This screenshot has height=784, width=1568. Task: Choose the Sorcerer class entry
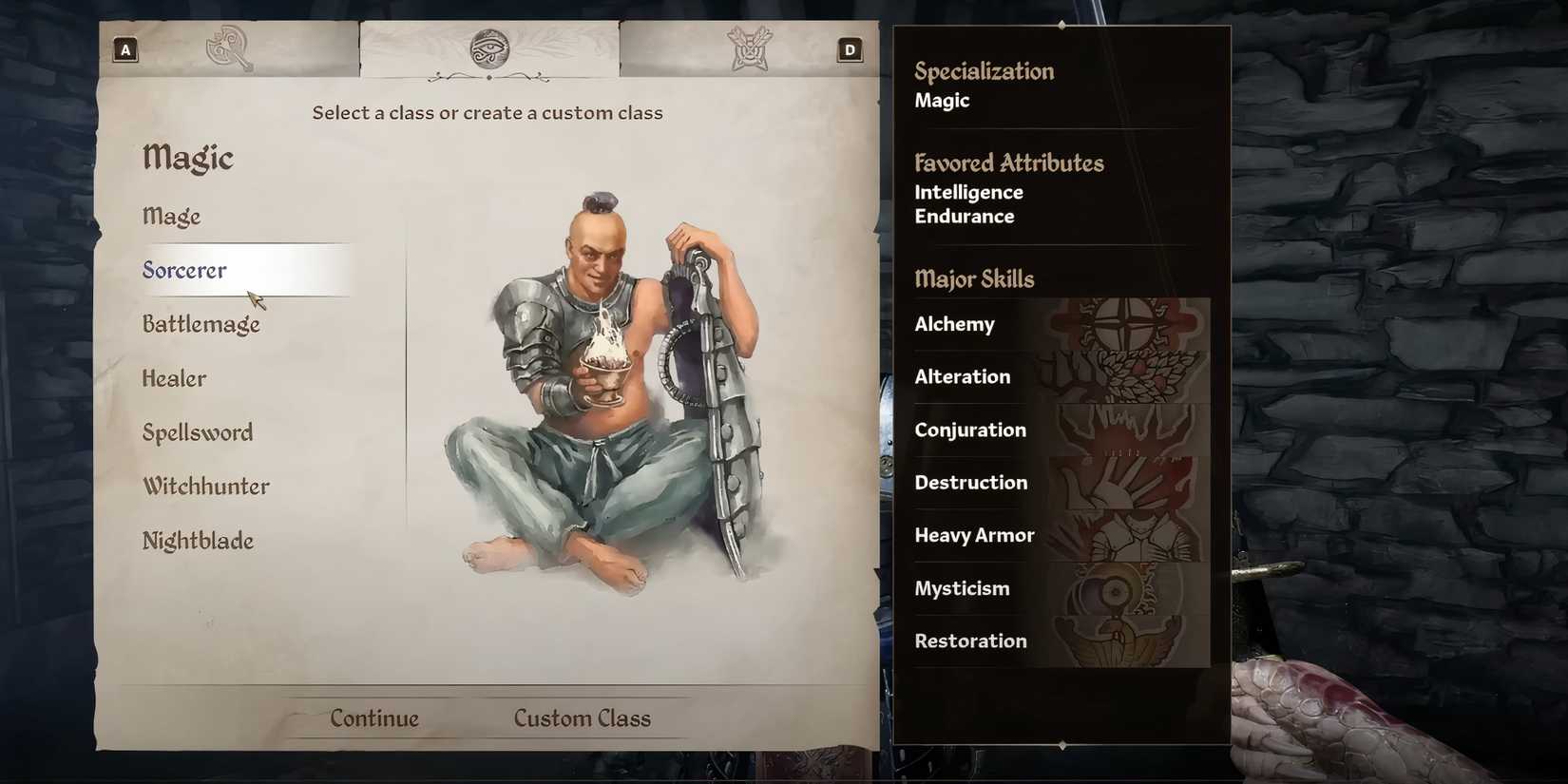tap(185, 271)
